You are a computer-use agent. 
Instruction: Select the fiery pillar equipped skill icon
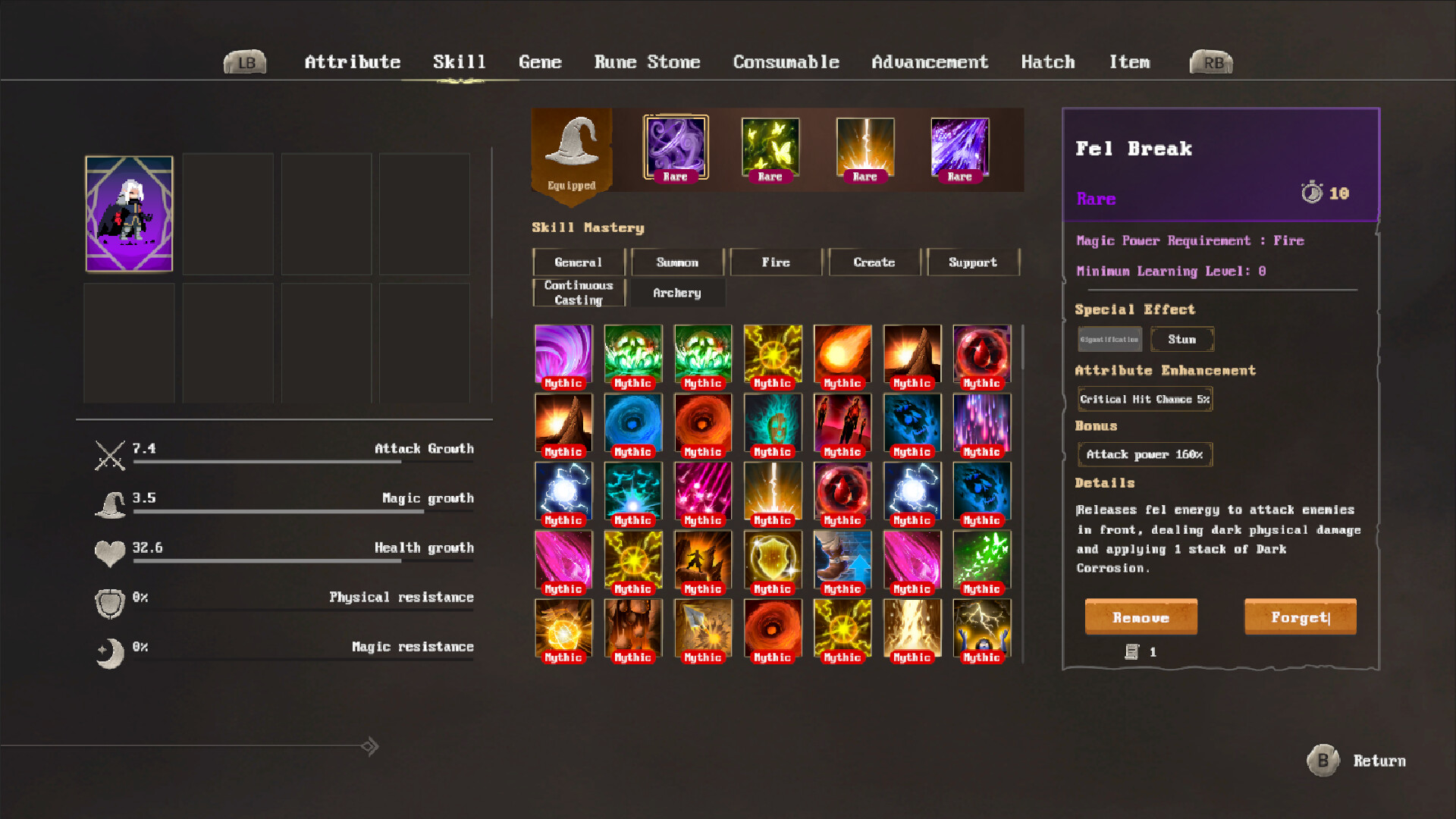click(864, 147)
